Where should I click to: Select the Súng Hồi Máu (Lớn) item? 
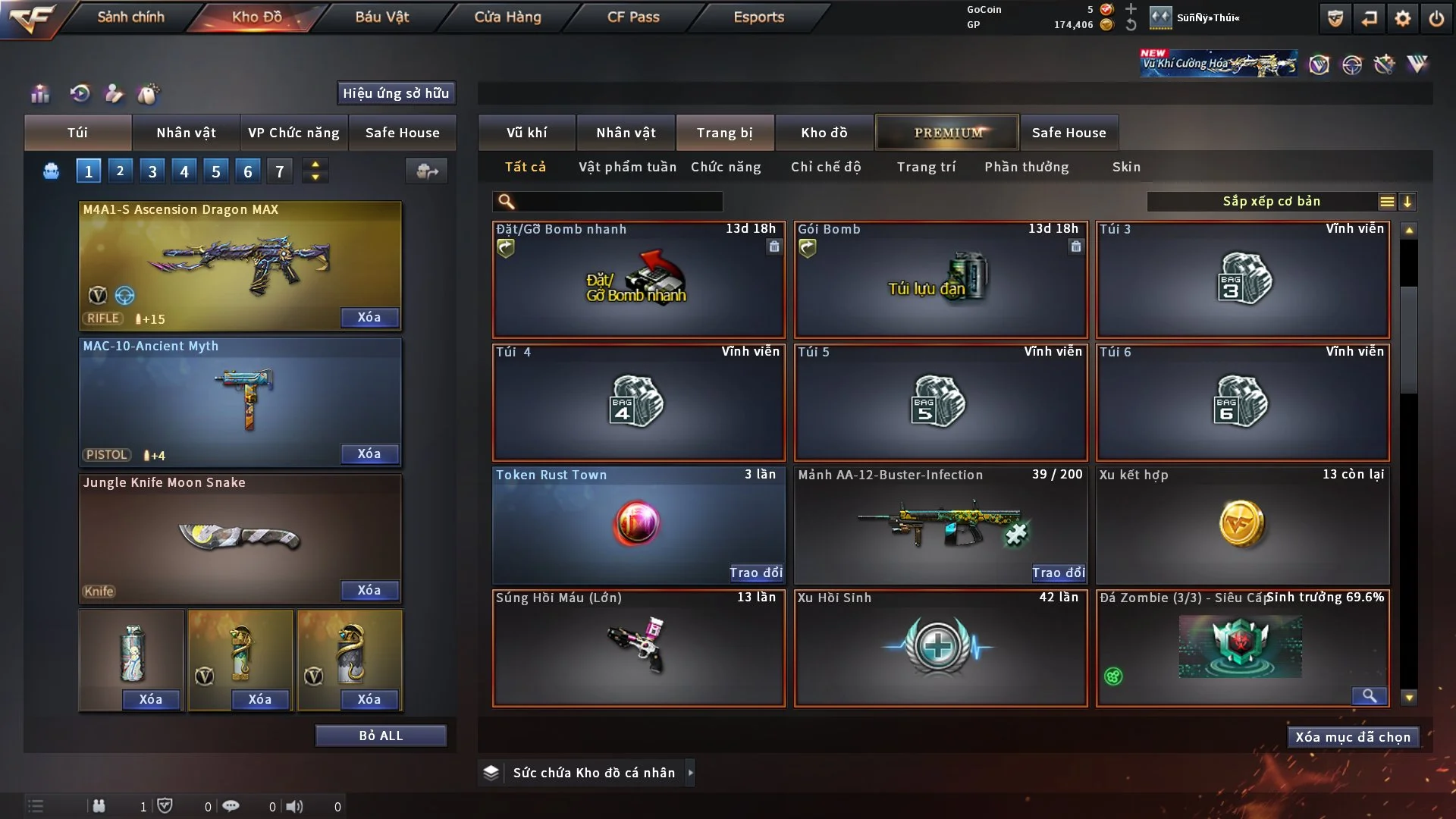point(639,648)
